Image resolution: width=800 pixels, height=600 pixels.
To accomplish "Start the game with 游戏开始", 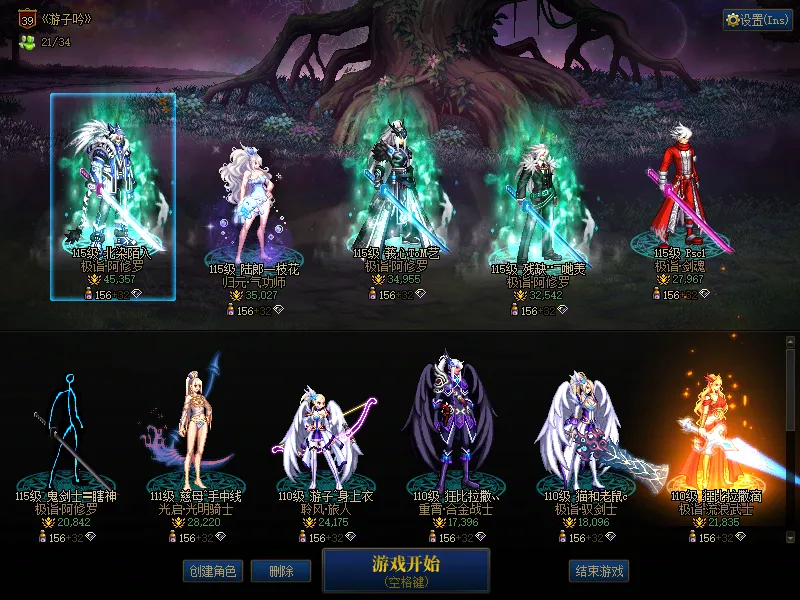I will click(x=406, y=570).
